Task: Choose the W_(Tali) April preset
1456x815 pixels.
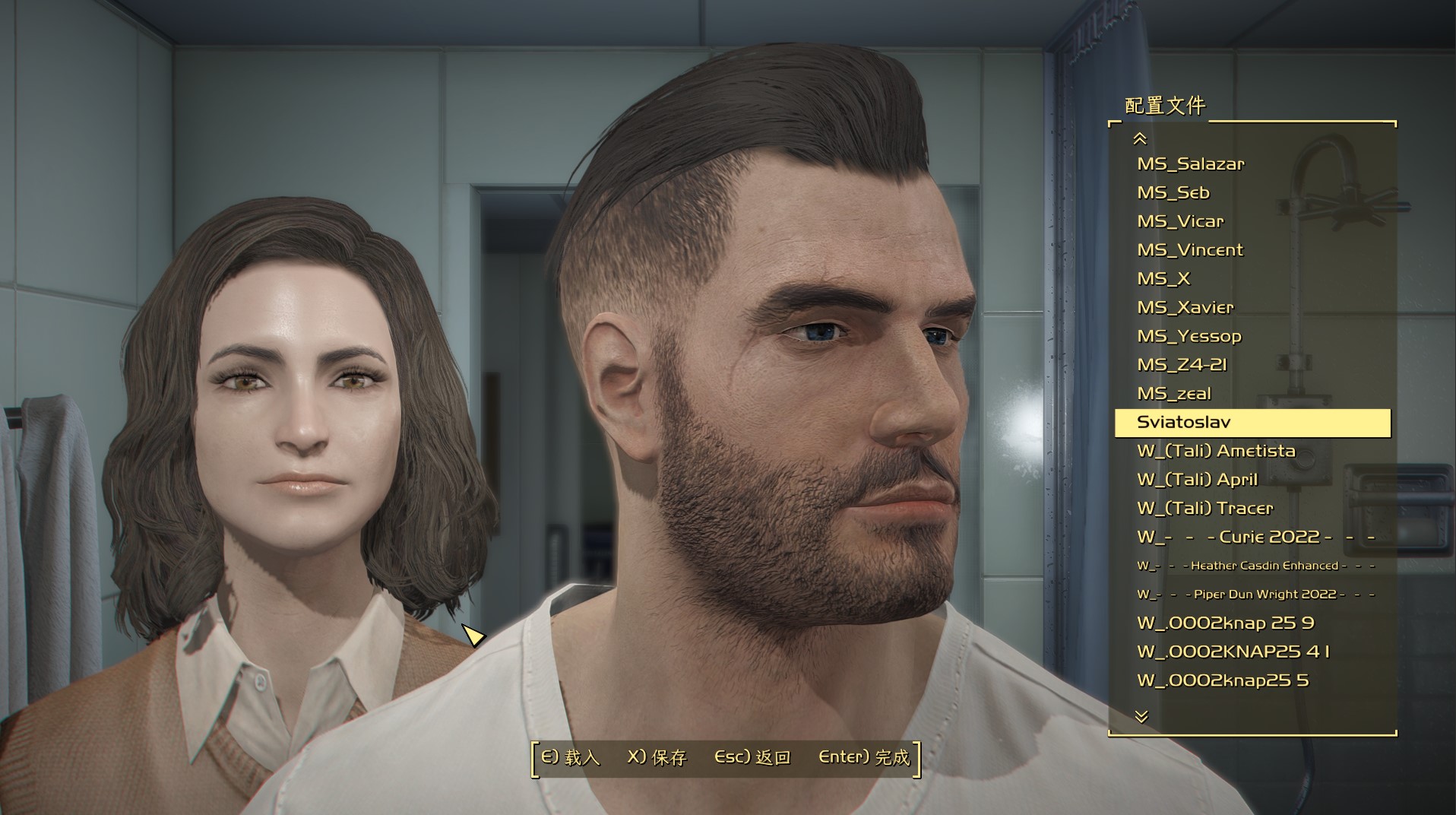Action: pyautogui.click(x=1197, y=480)
